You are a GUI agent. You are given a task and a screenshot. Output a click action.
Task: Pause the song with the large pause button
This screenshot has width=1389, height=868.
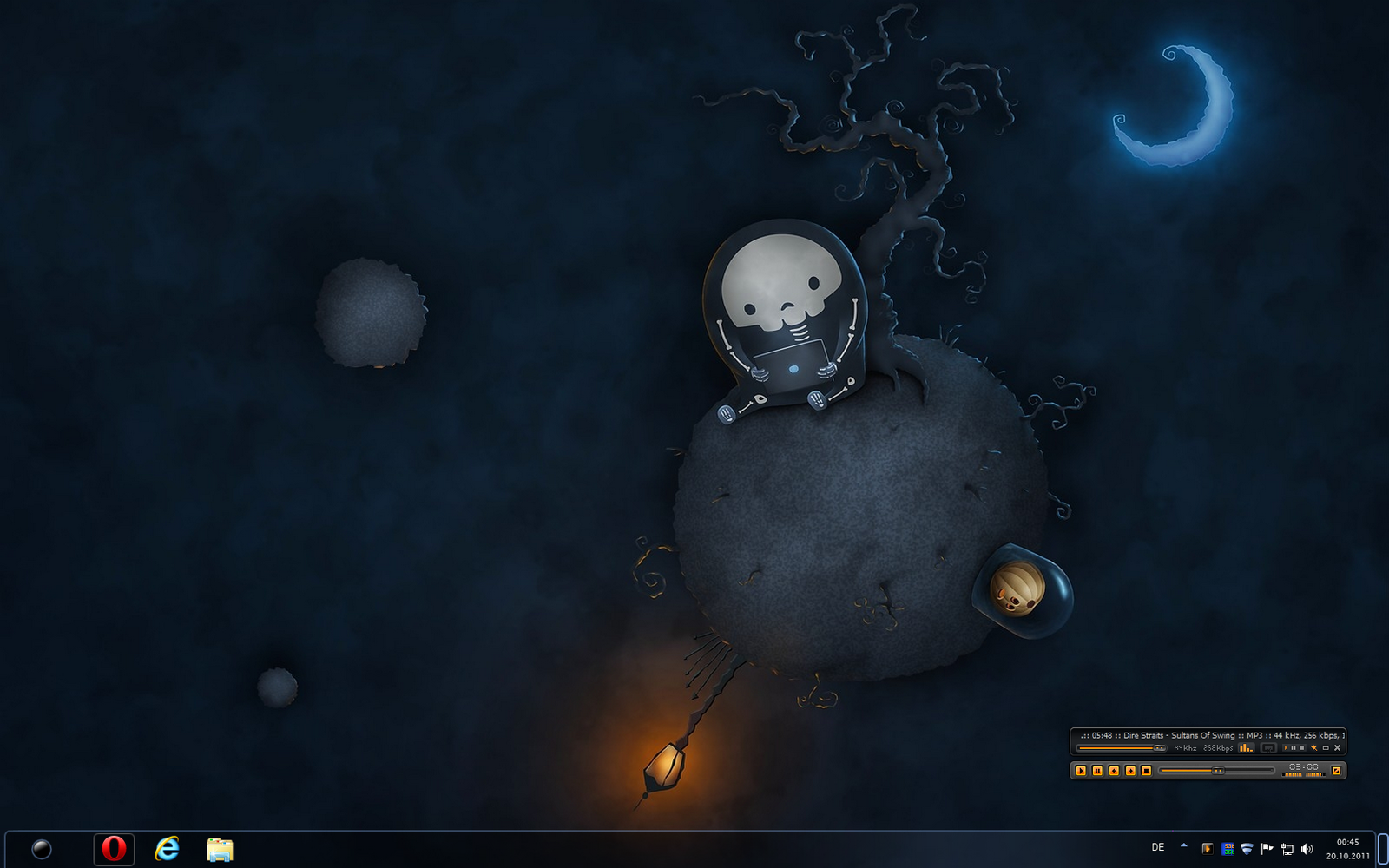click(1097, 771)
